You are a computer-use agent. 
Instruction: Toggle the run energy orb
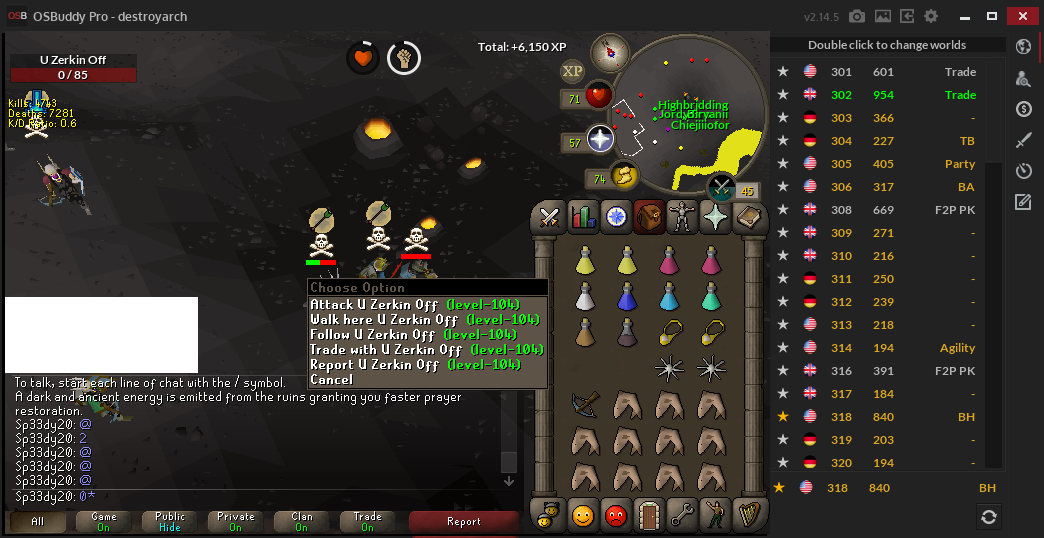(x=622, y=177)
